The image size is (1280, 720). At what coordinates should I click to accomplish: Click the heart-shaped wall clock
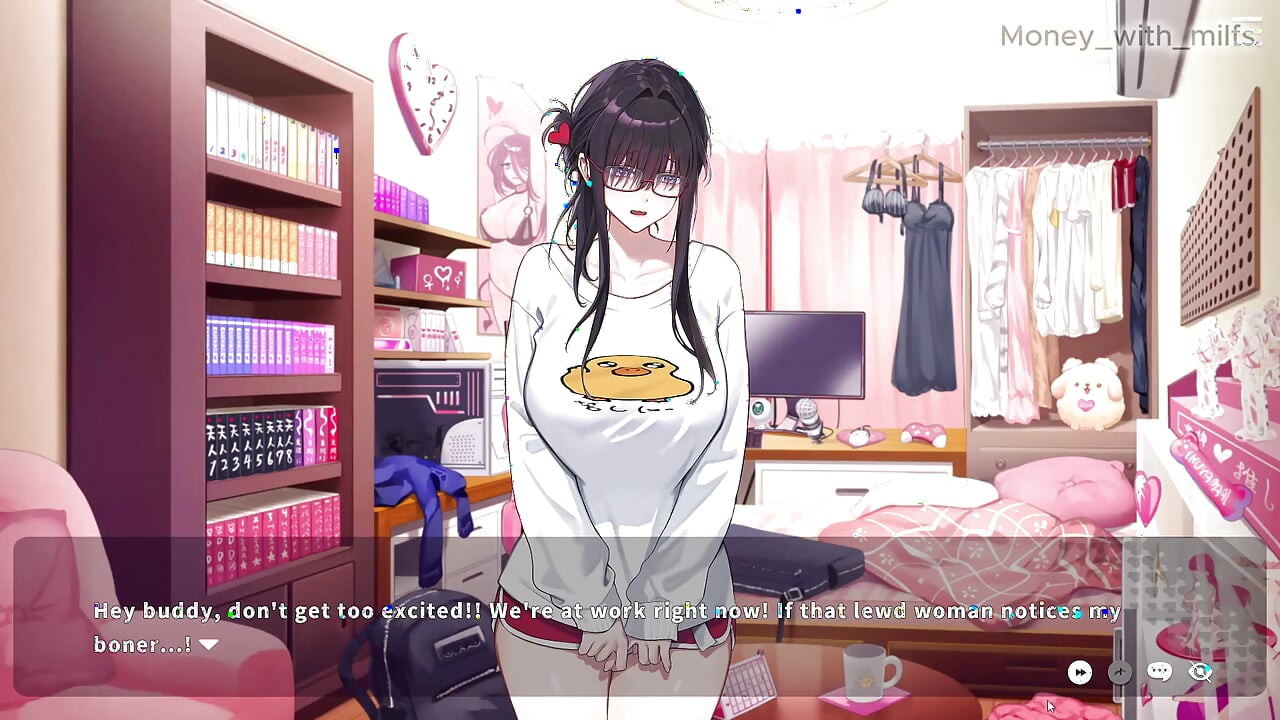click(427, 95)
